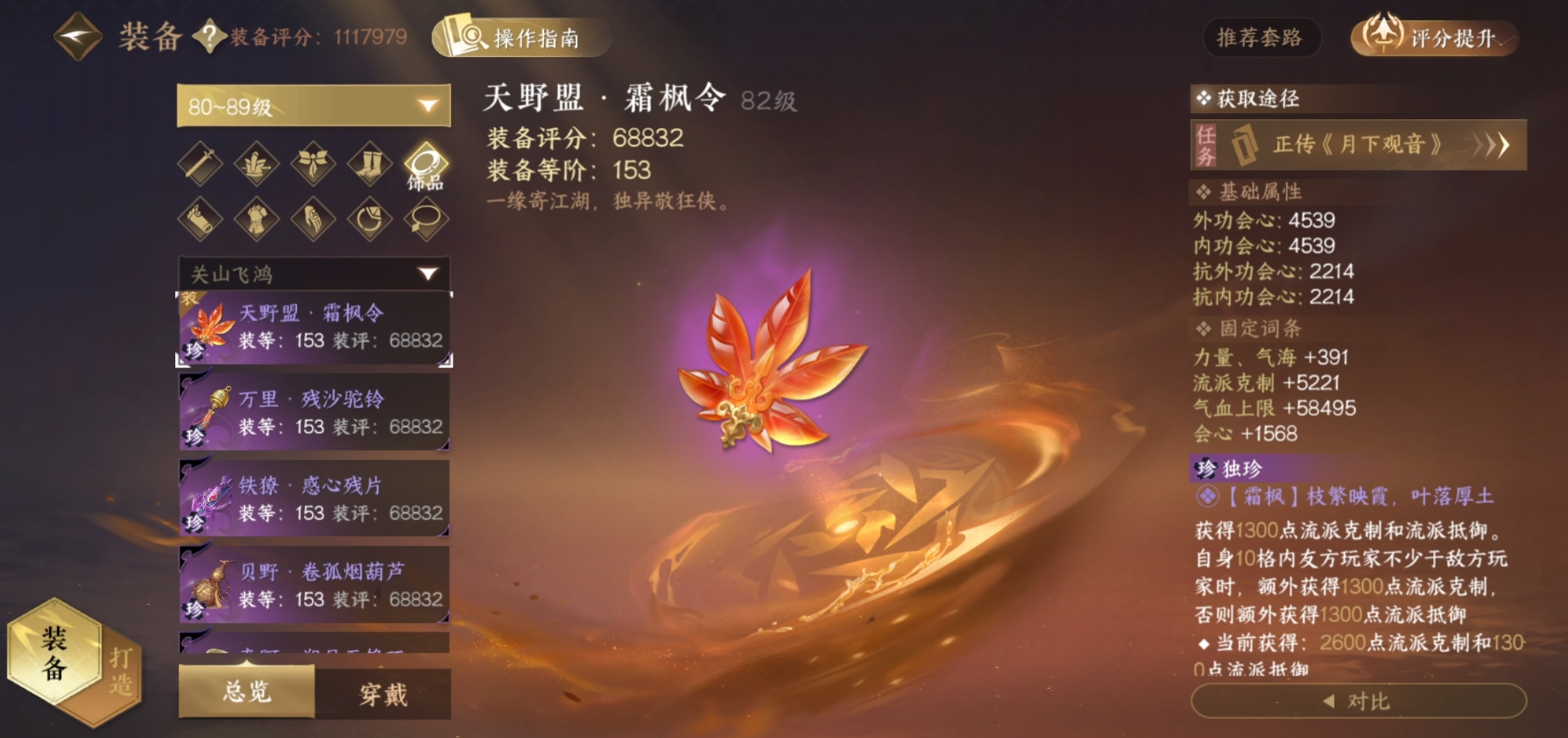This screenshot has height=738, width=1568.
Task: Open the 关山飞鸿 set dropdown
Action: coord(312,274)
